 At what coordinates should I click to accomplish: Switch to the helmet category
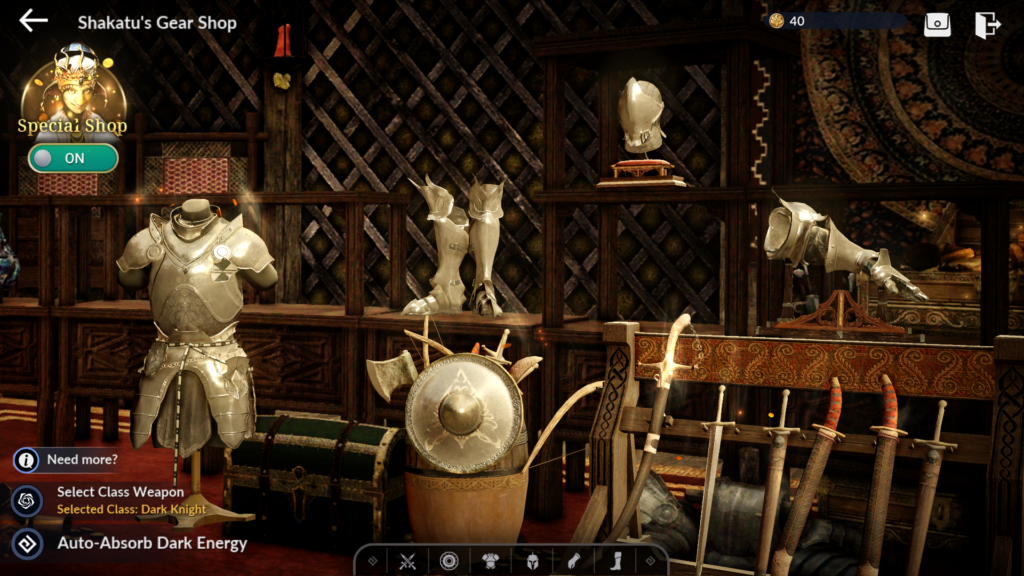pos(533,561)
